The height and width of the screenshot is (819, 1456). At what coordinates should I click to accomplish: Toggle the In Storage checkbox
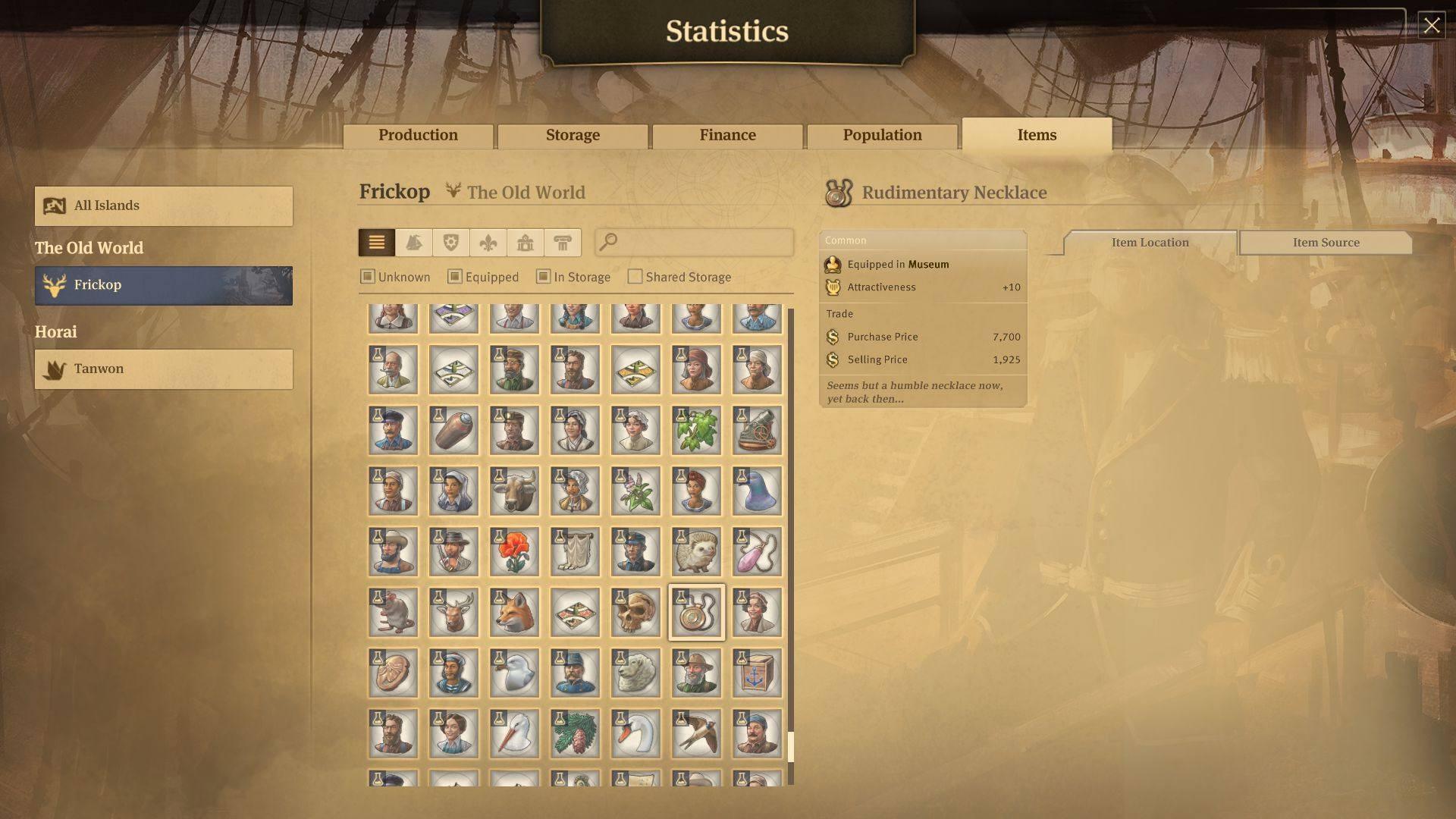pos(543,277)
